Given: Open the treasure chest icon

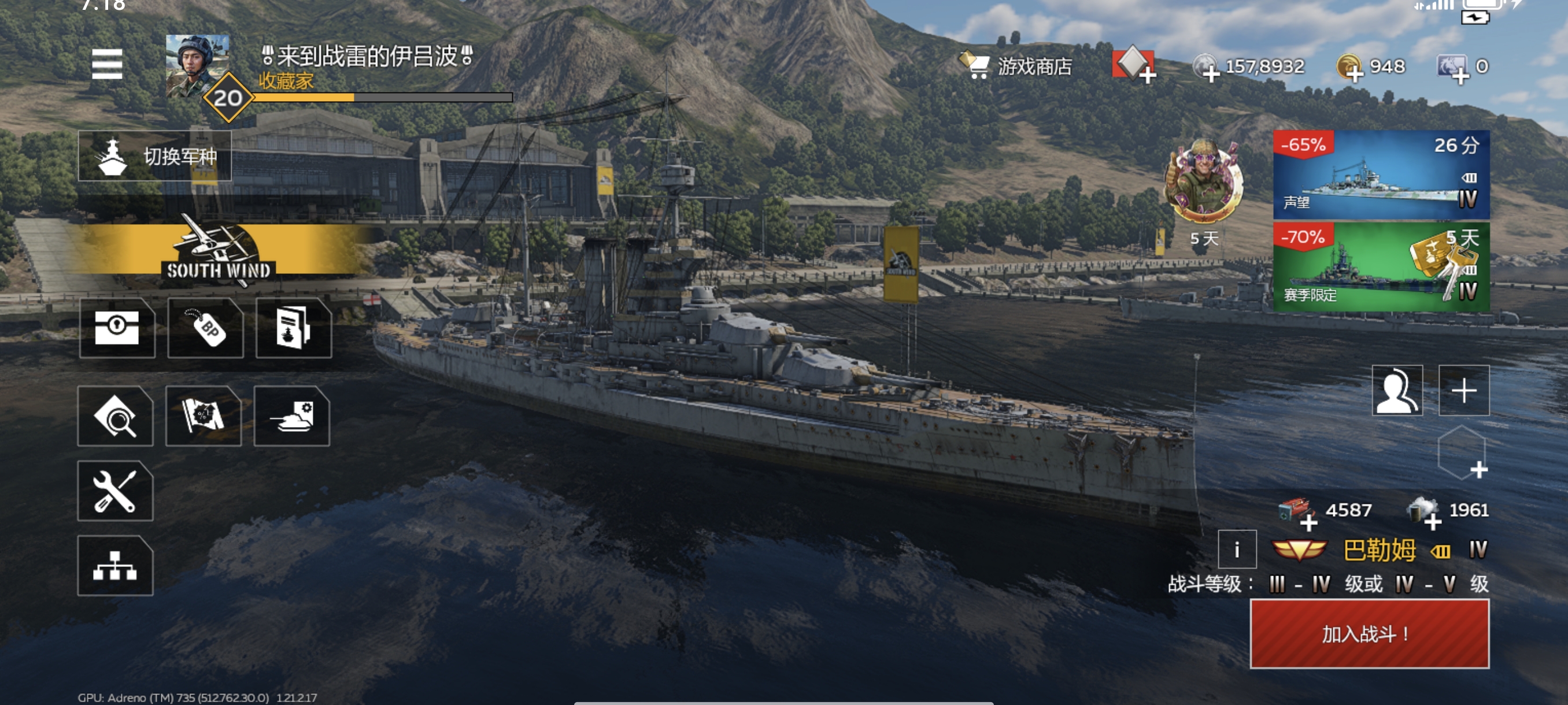Looking at the screenshot, I should 117,328.
